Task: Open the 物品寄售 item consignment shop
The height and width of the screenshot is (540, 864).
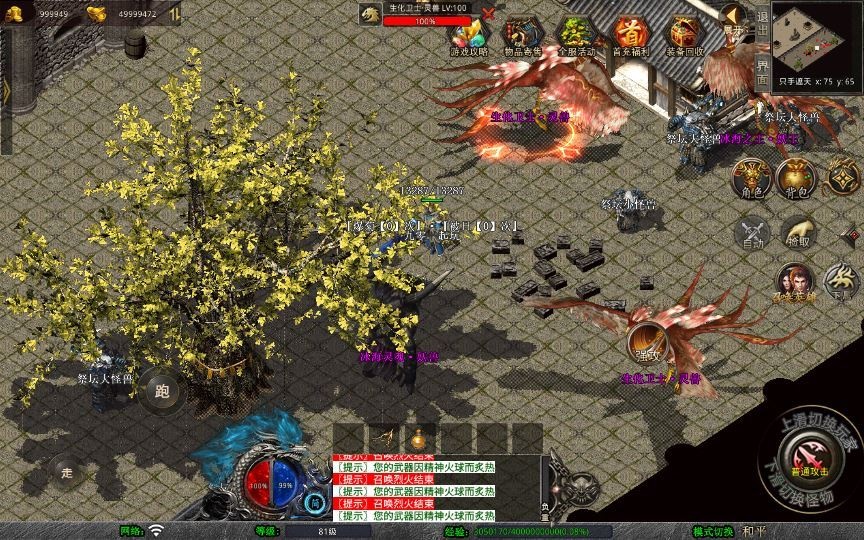Action: click(x=523, y=36)
